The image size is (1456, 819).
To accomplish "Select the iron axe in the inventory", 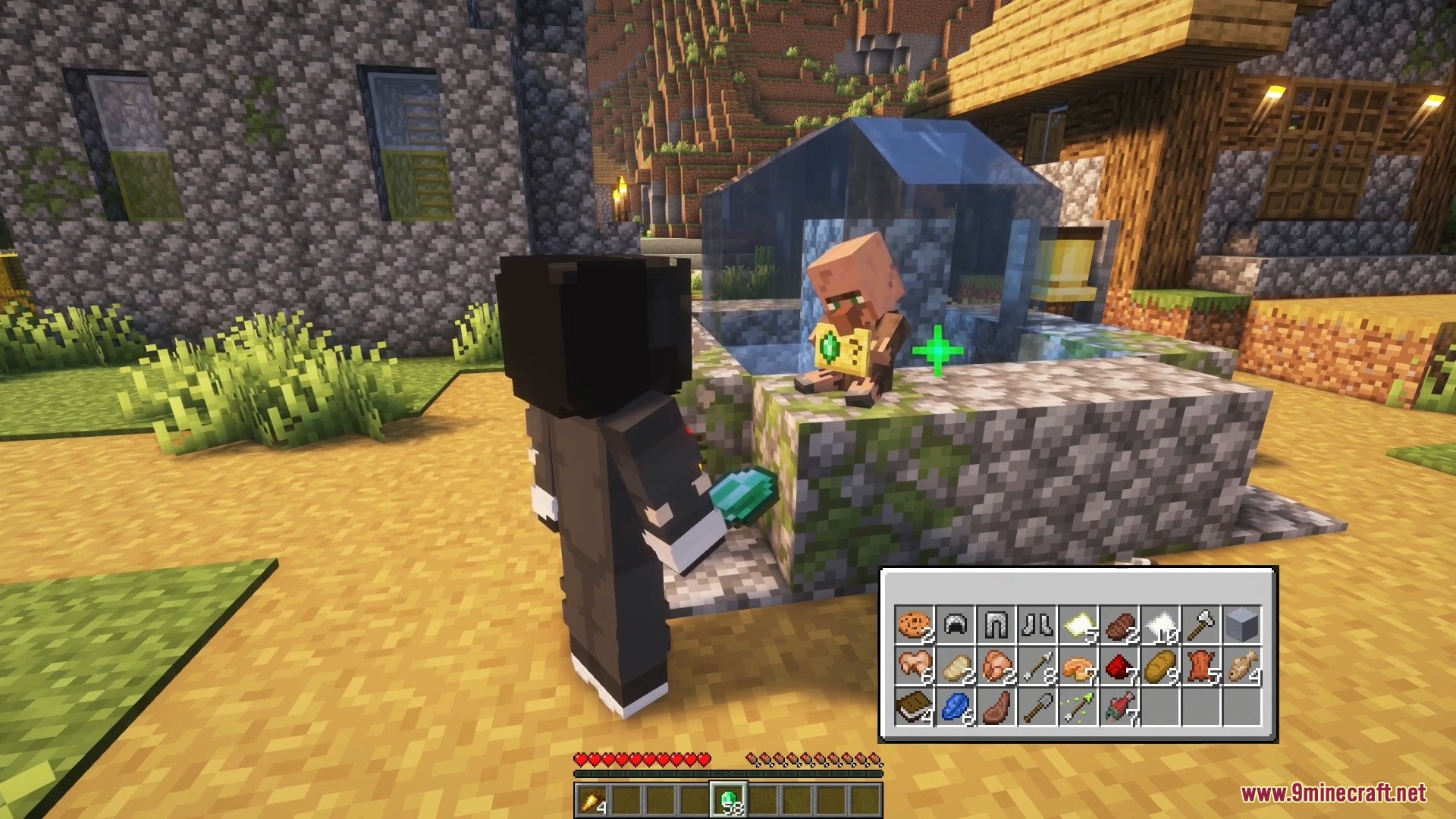I will pyautogui.click(x=1200, y=625).
